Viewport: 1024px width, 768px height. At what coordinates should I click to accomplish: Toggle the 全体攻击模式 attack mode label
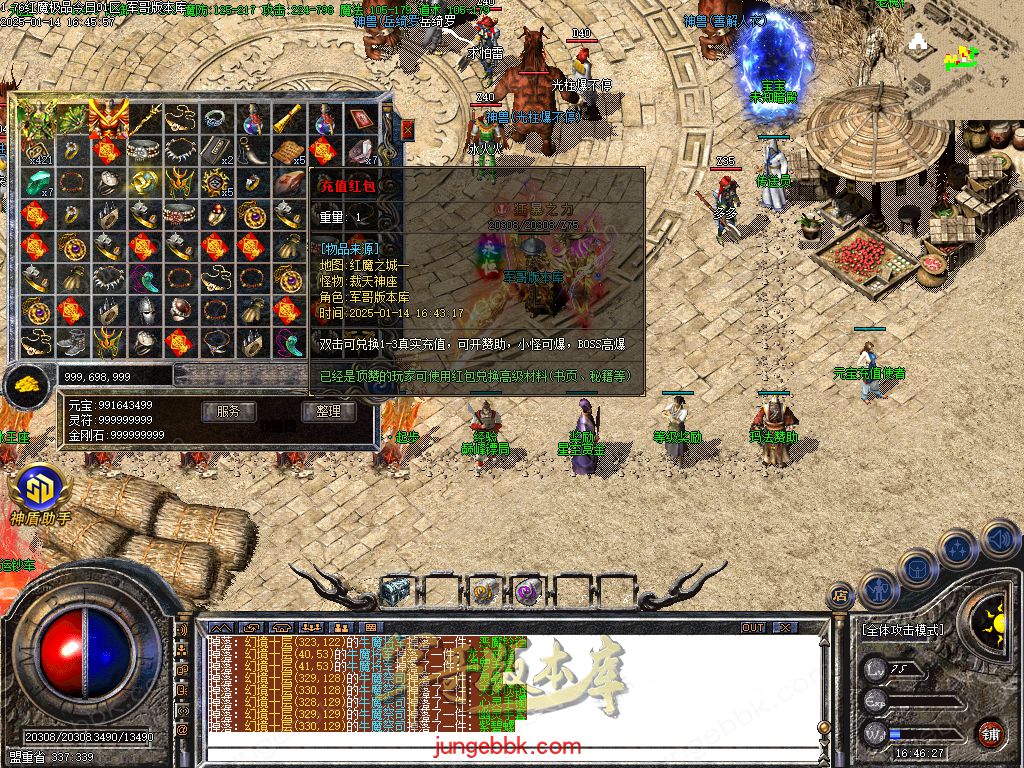901,630
